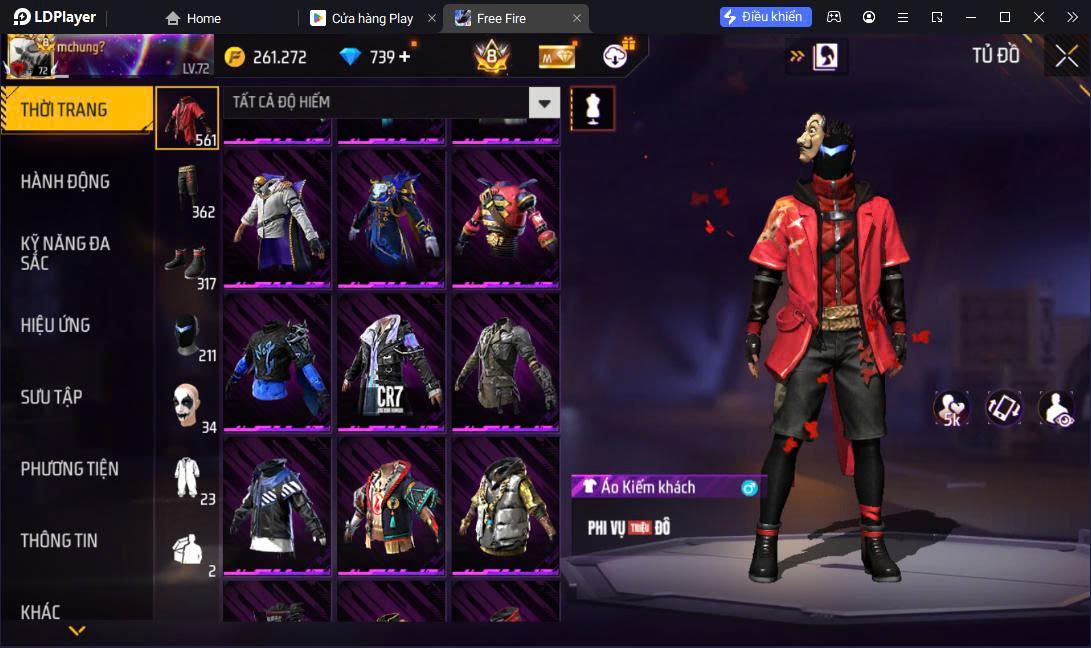The width and height of the screenshot is (1091, 648).
Task: Open the Thông Tin tab
Action: pos(60,541)
